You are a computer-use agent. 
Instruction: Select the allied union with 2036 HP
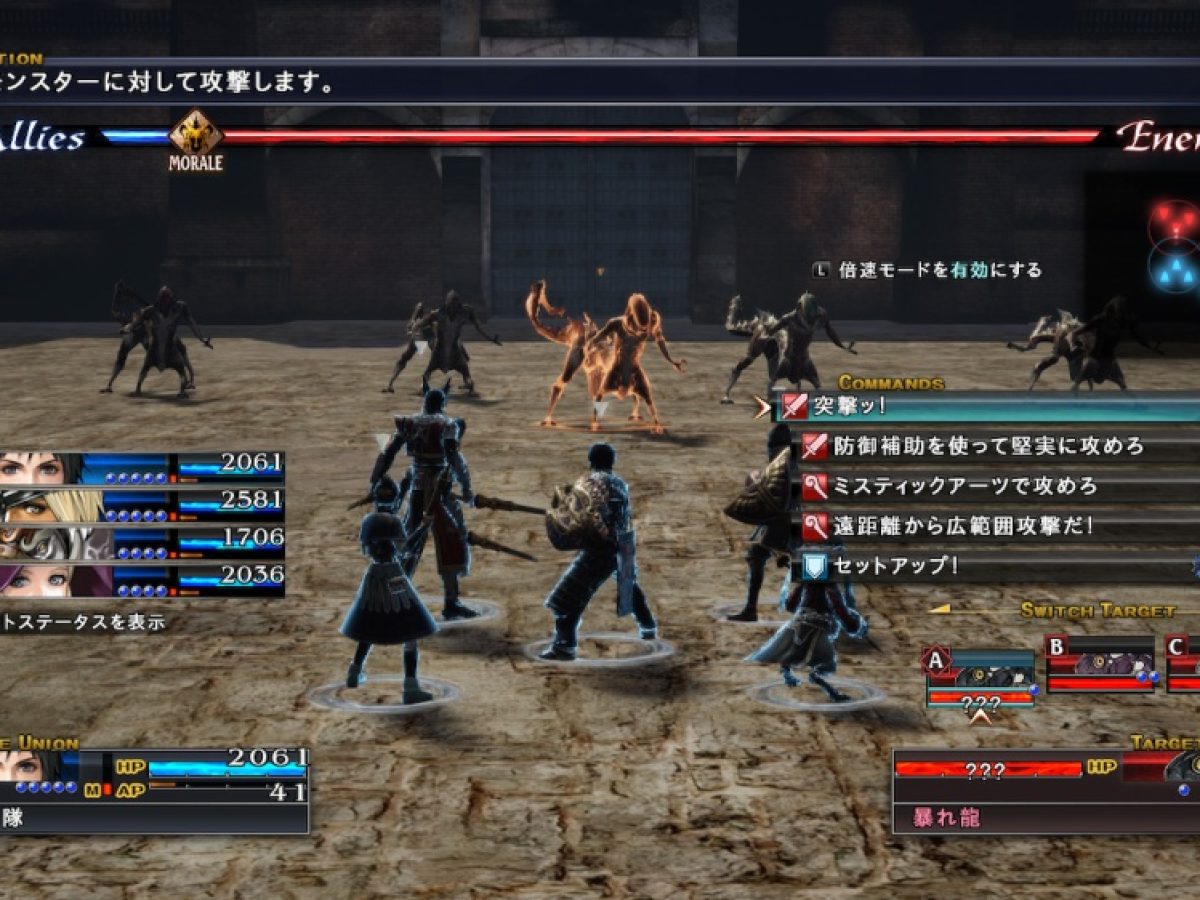click(x=140, y=581)
